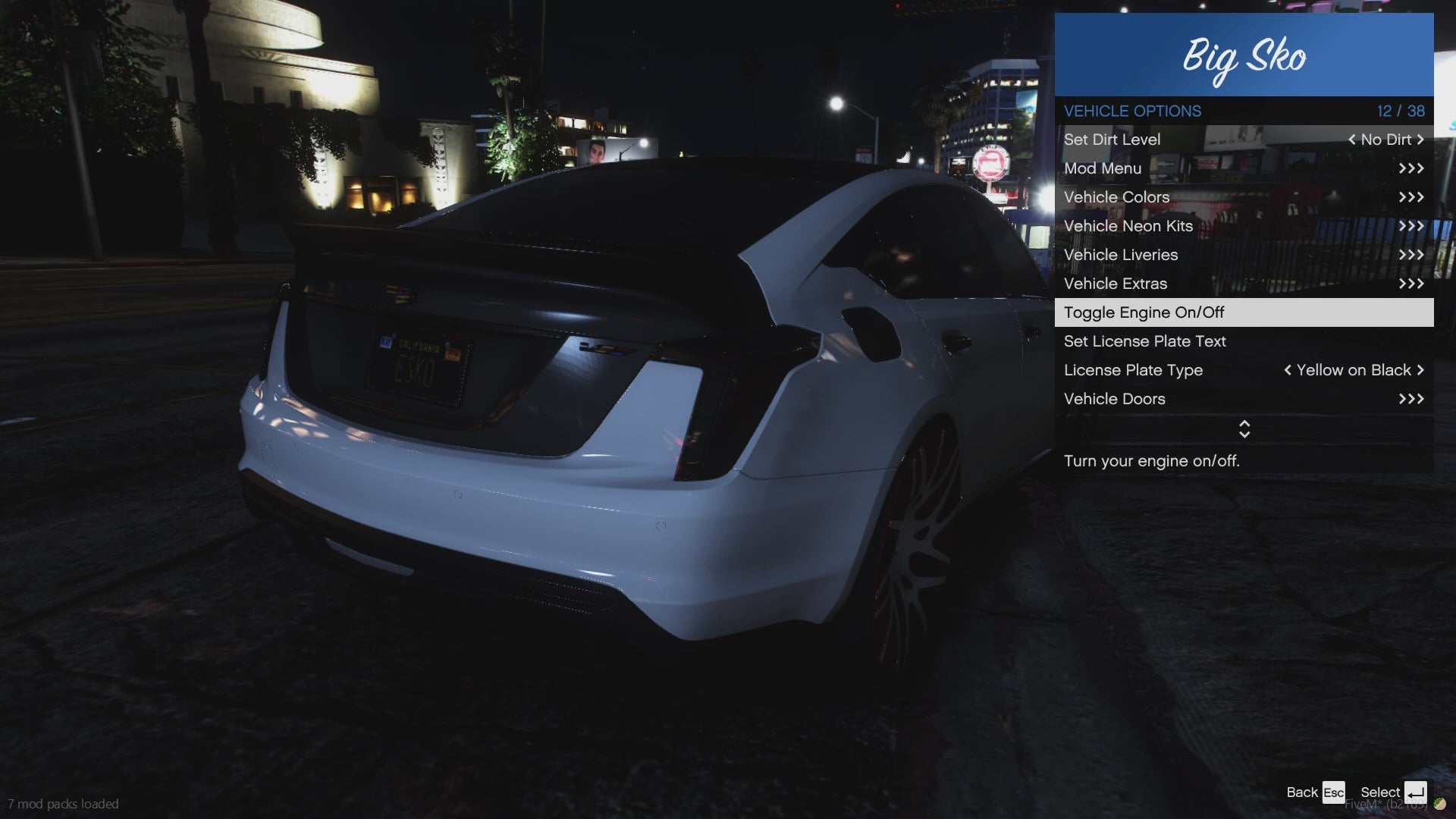This screenshot has height=819, width=1456.
Task: Click the up/down scroll arrows indicator
Action: [1244, 429]
